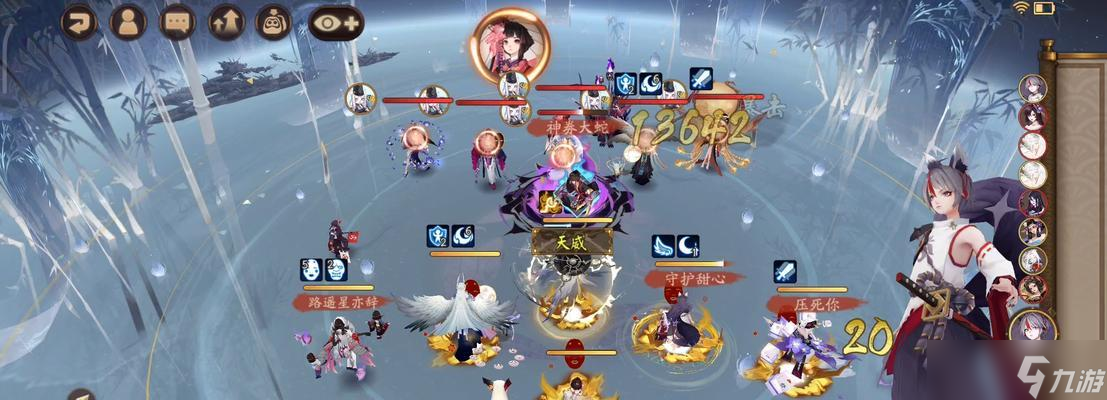Open the player profile icon

[x=128, y=22]
